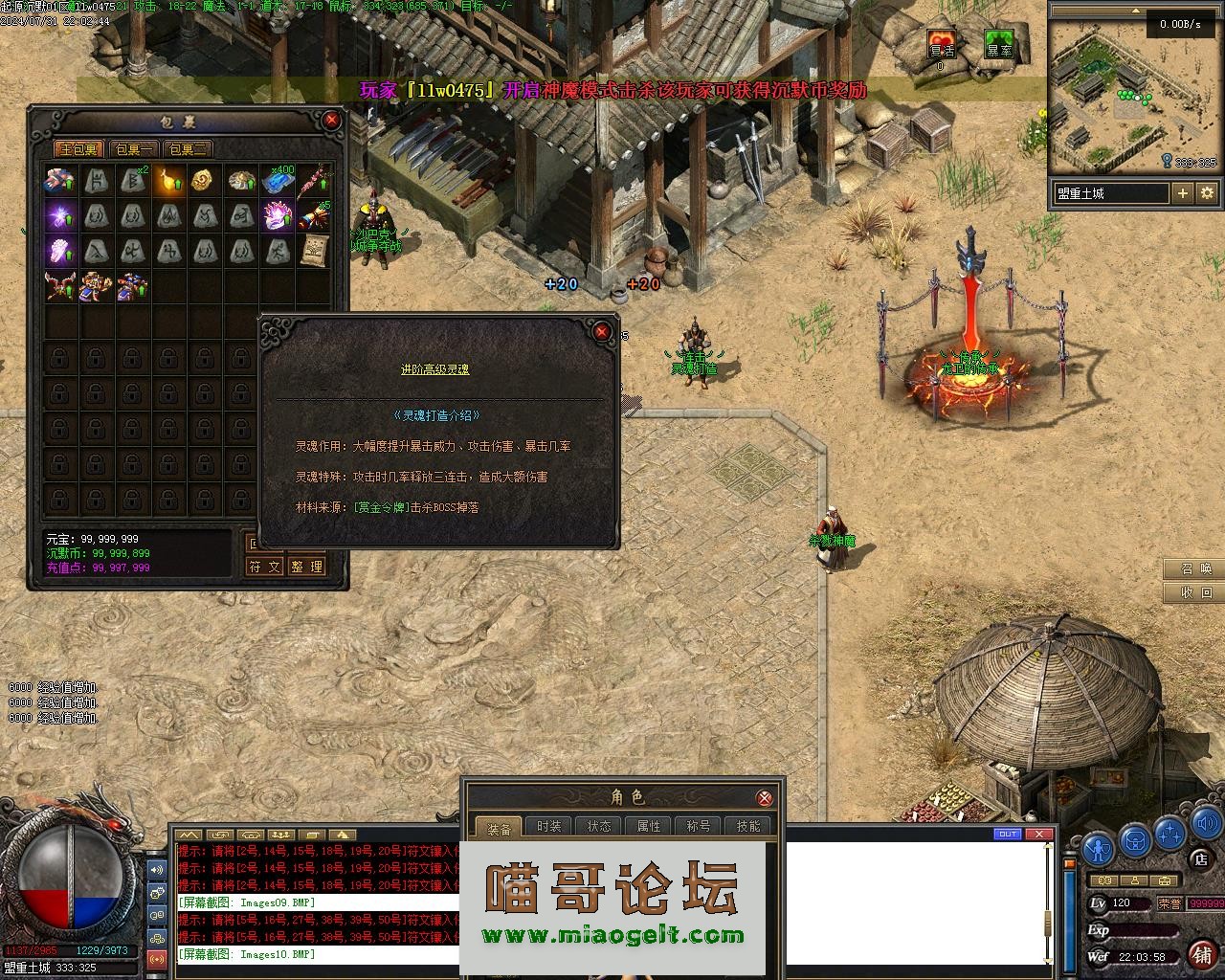Close the 角色 character window

pos(765,797)
